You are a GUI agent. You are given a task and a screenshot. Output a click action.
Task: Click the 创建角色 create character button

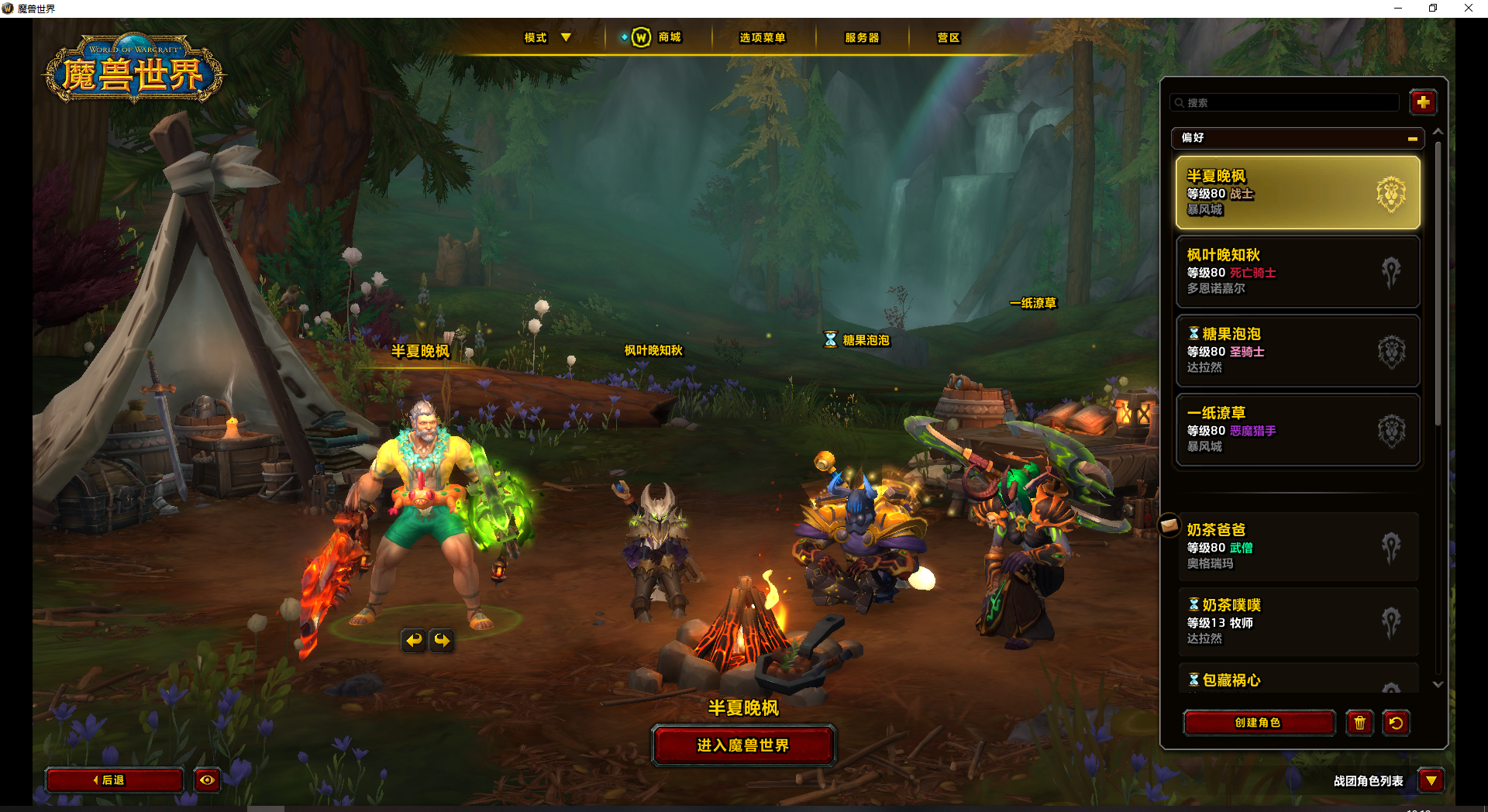tap(1258, 723)
